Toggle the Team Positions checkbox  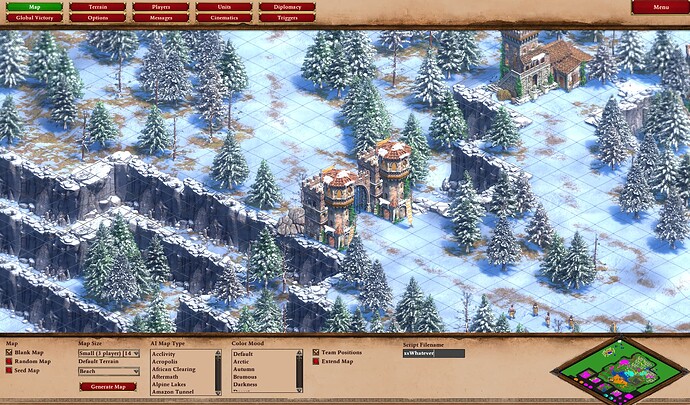pos(316,352)
